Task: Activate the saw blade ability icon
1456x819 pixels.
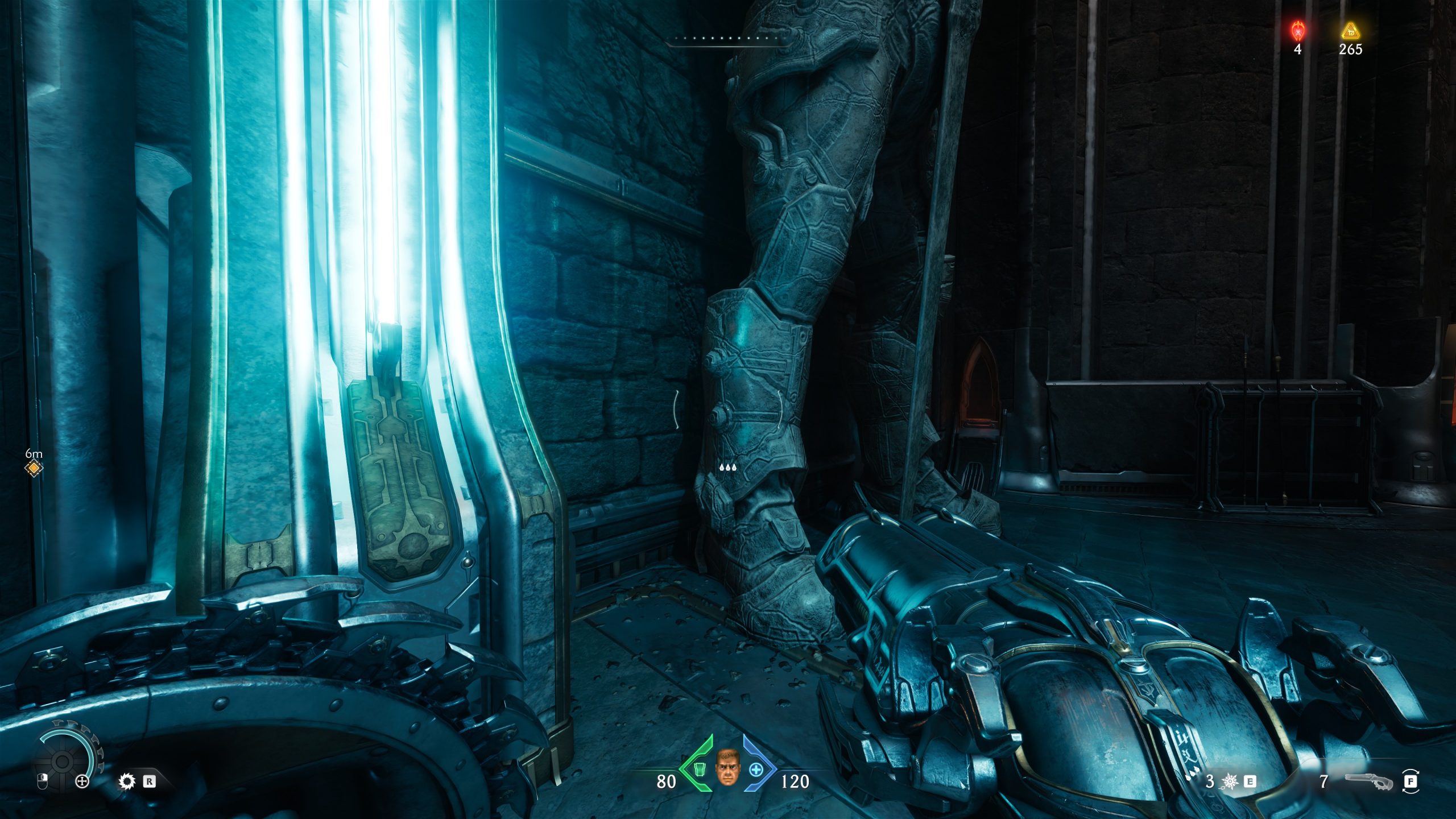Action: (x=126, y=781)
